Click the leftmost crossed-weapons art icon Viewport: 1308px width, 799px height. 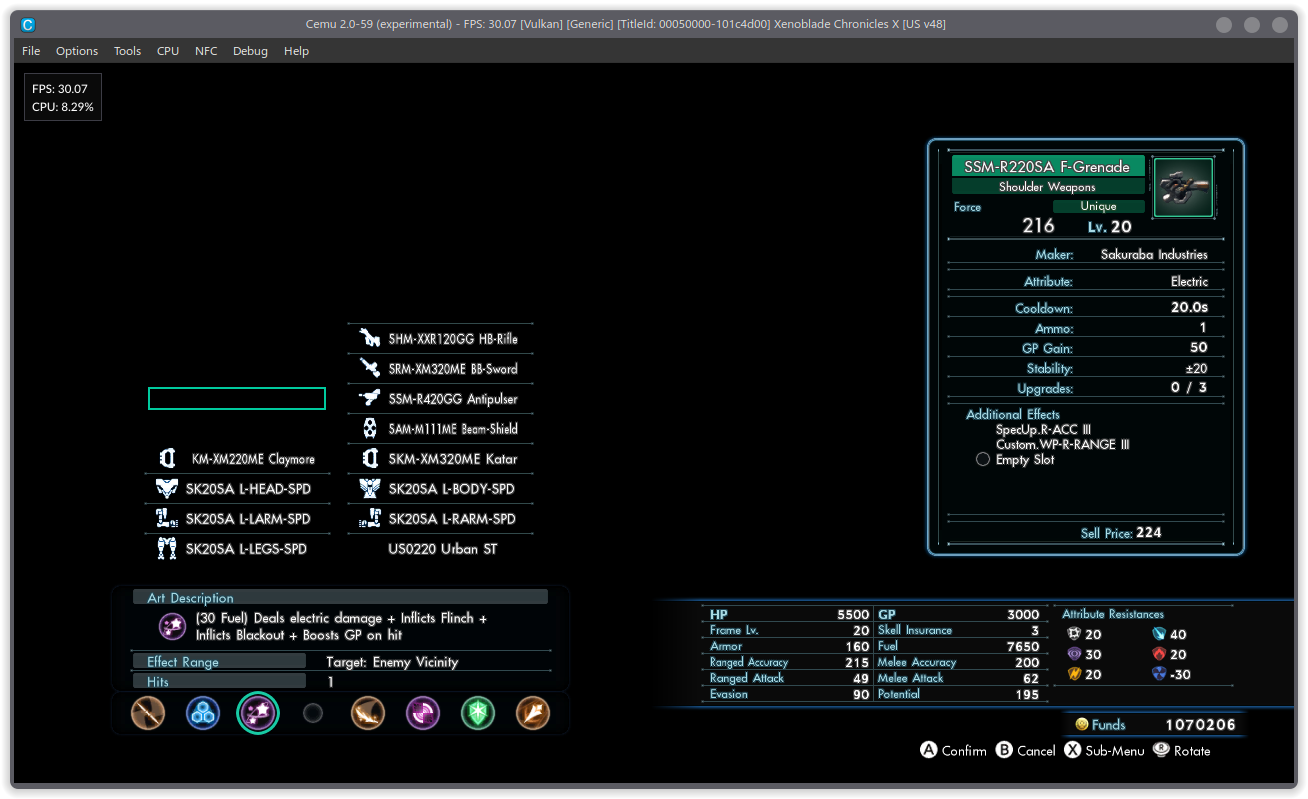point(148,713)
